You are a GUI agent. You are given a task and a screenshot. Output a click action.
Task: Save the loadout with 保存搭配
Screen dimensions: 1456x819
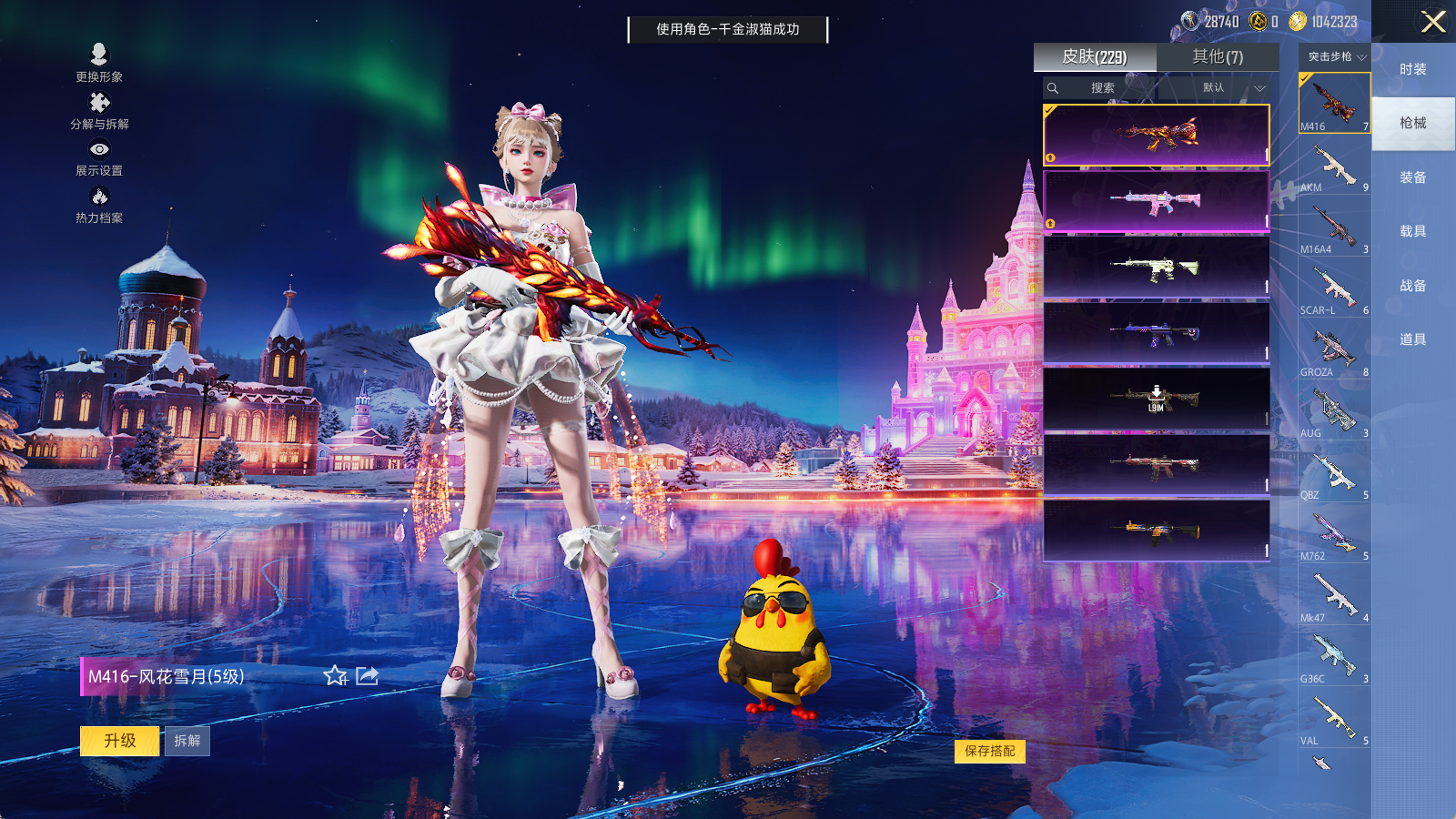coord(990,751)
